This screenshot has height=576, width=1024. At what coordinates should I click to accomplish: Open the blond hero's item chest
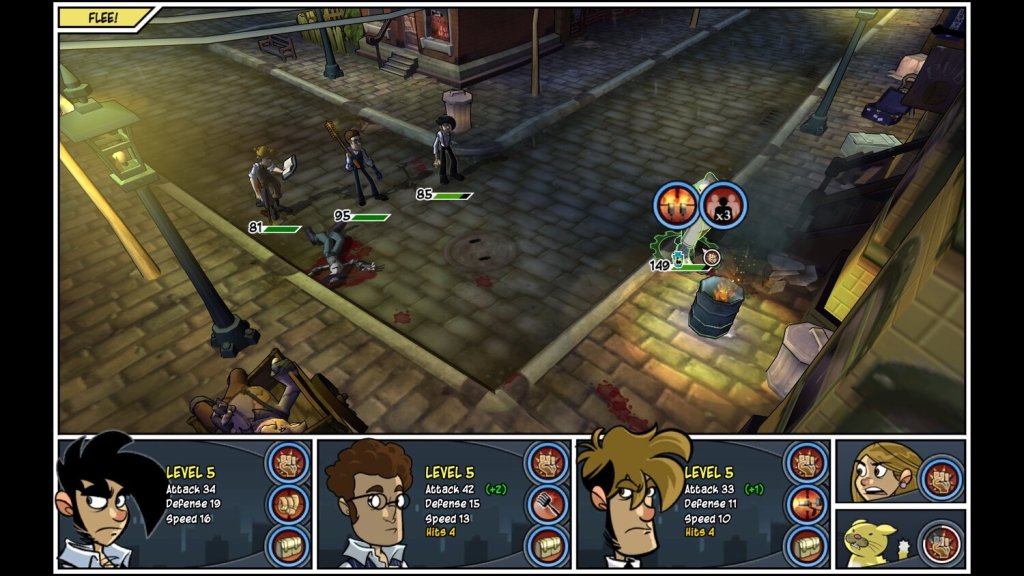point(808,546)
